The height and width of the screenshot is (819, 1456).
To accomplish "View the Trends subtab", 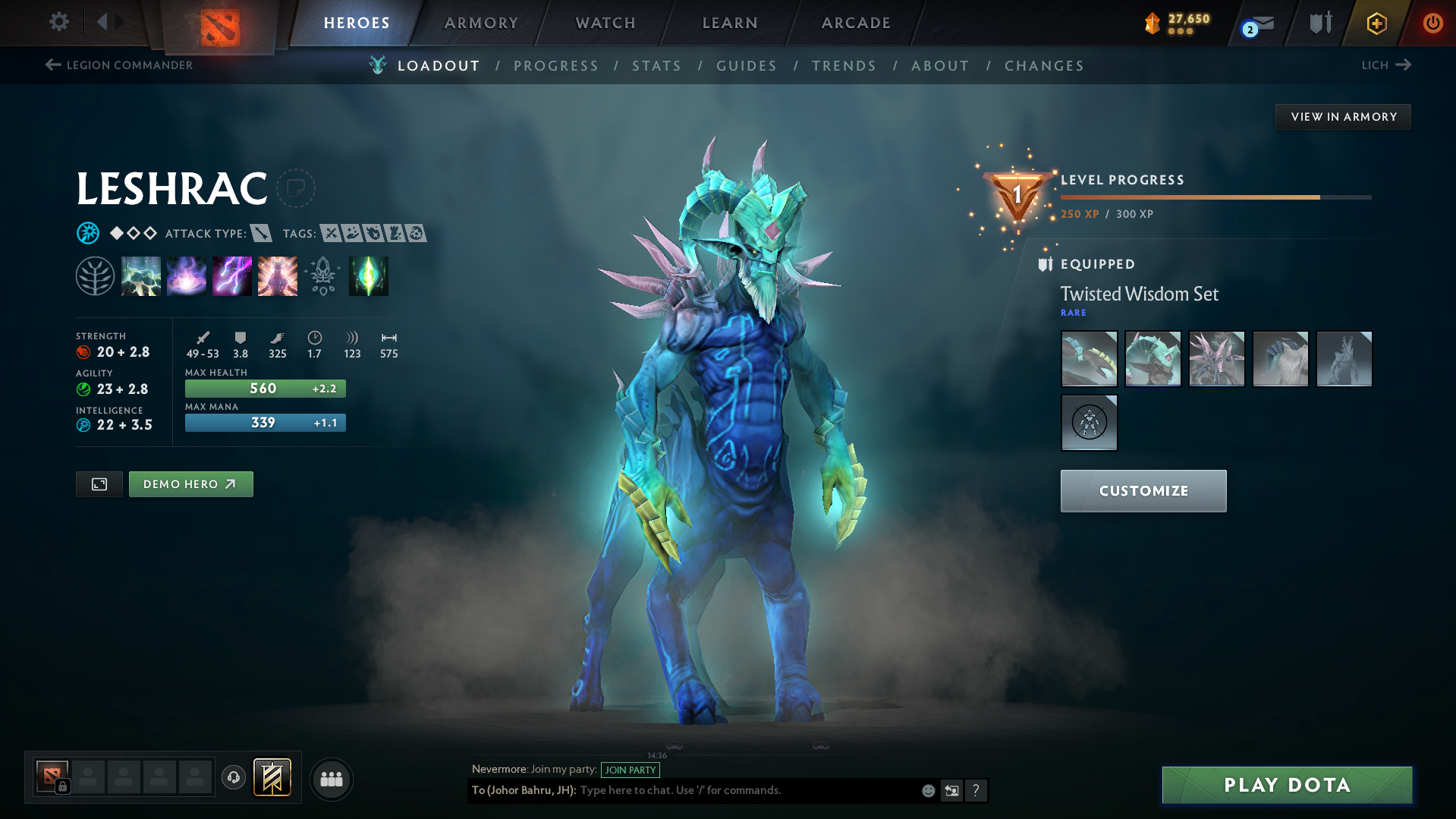I will click(844, 66).
